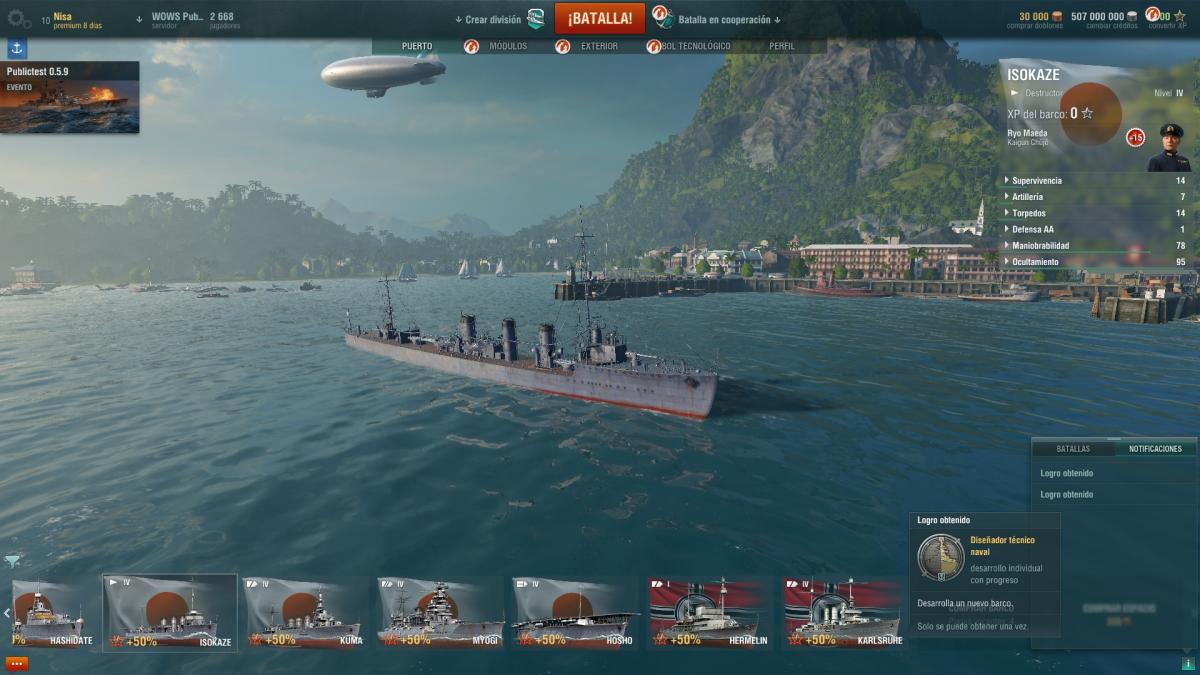This screenshot has width=1200, height=675.
Task: Open the Crear división dropdown
Action: [x=492, y=20]
